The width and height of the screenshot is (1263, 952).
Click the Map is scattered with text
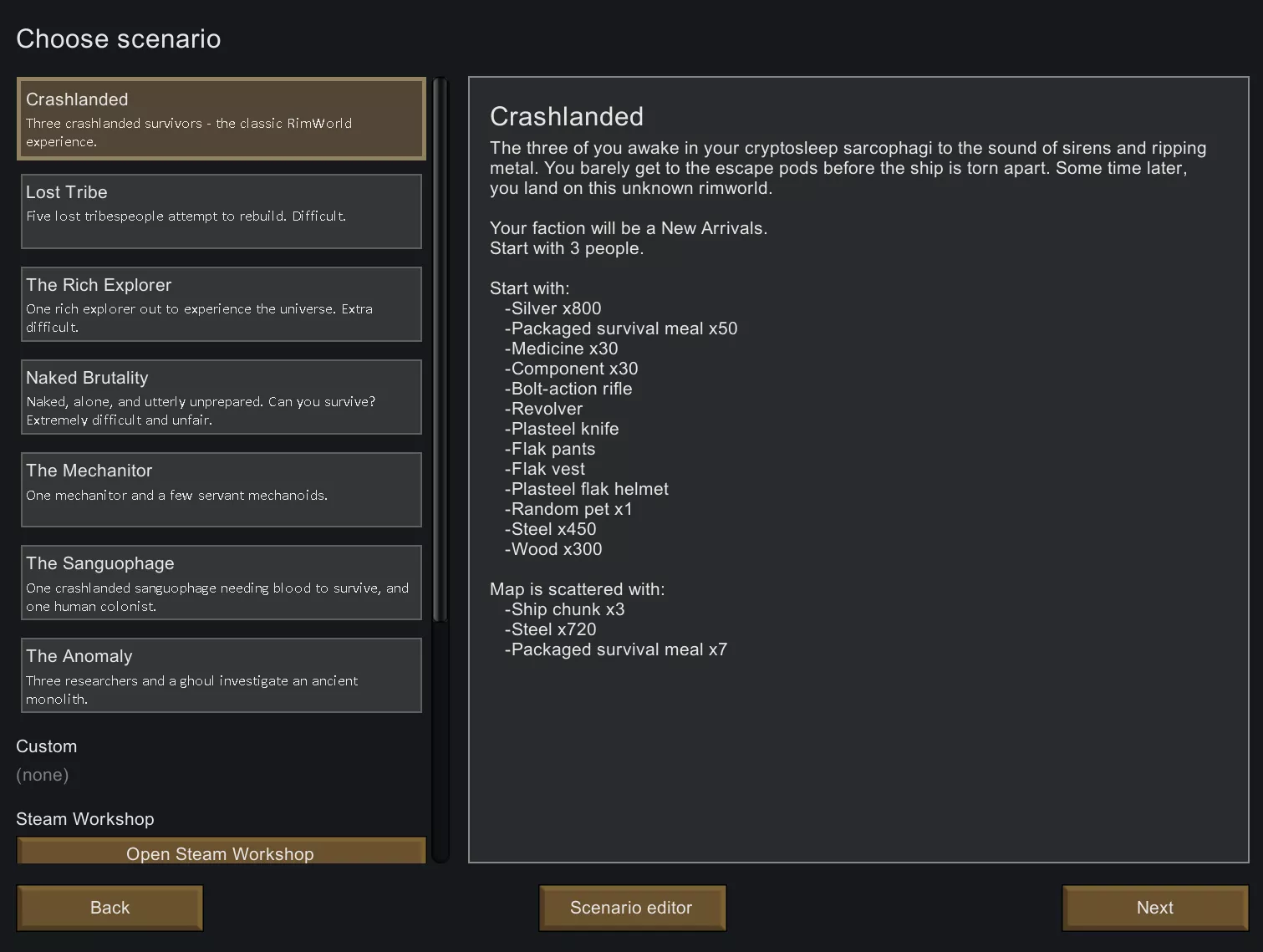point(577,589)
